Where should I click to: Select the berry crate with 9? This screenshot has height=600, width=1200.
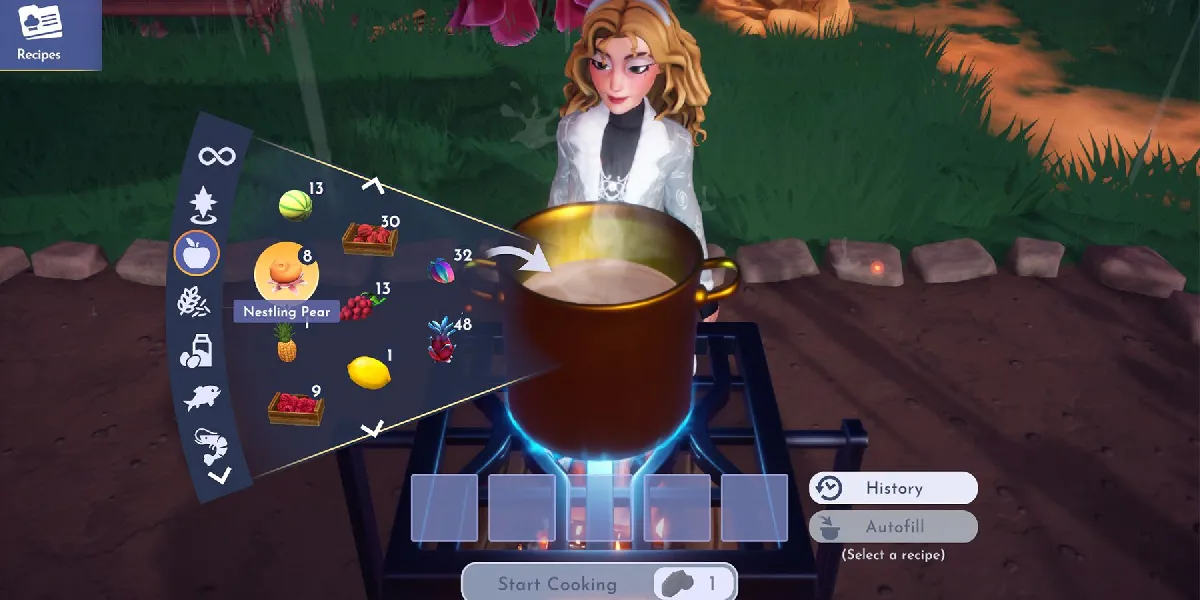point(296,407)
